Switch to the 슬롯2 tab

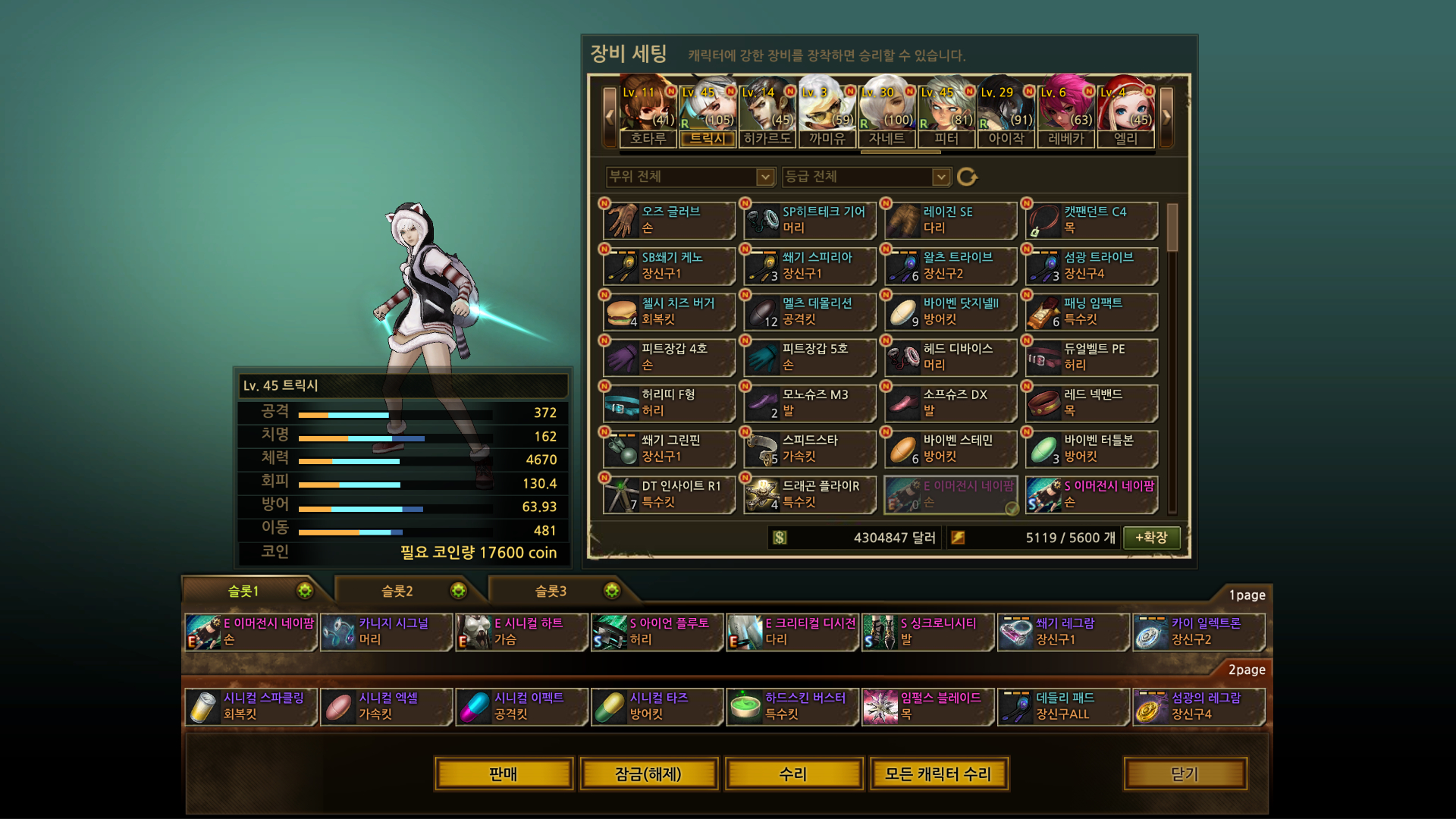(x=398, y=591)
